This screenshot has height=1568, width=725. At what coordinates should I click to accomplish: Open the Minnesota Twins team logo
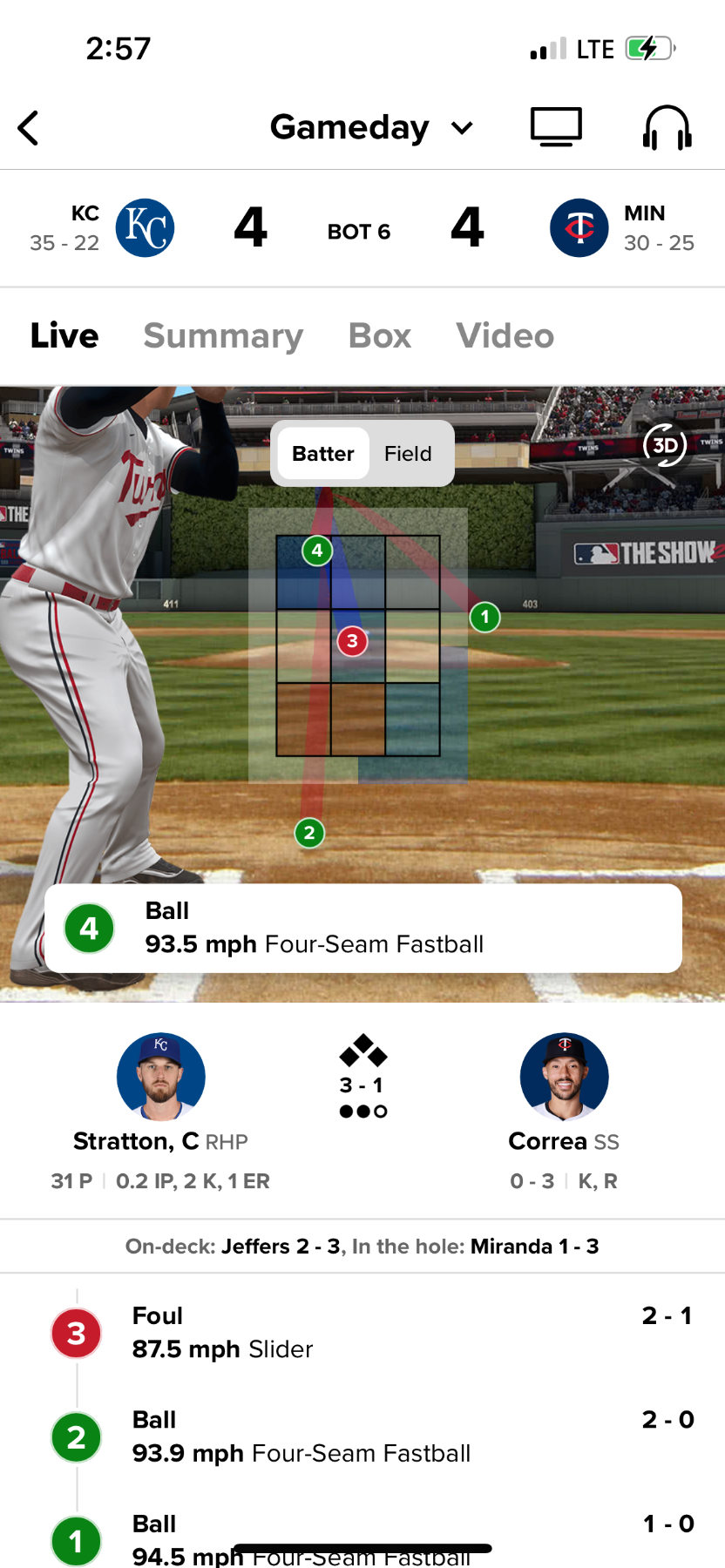tap(579, 228)
